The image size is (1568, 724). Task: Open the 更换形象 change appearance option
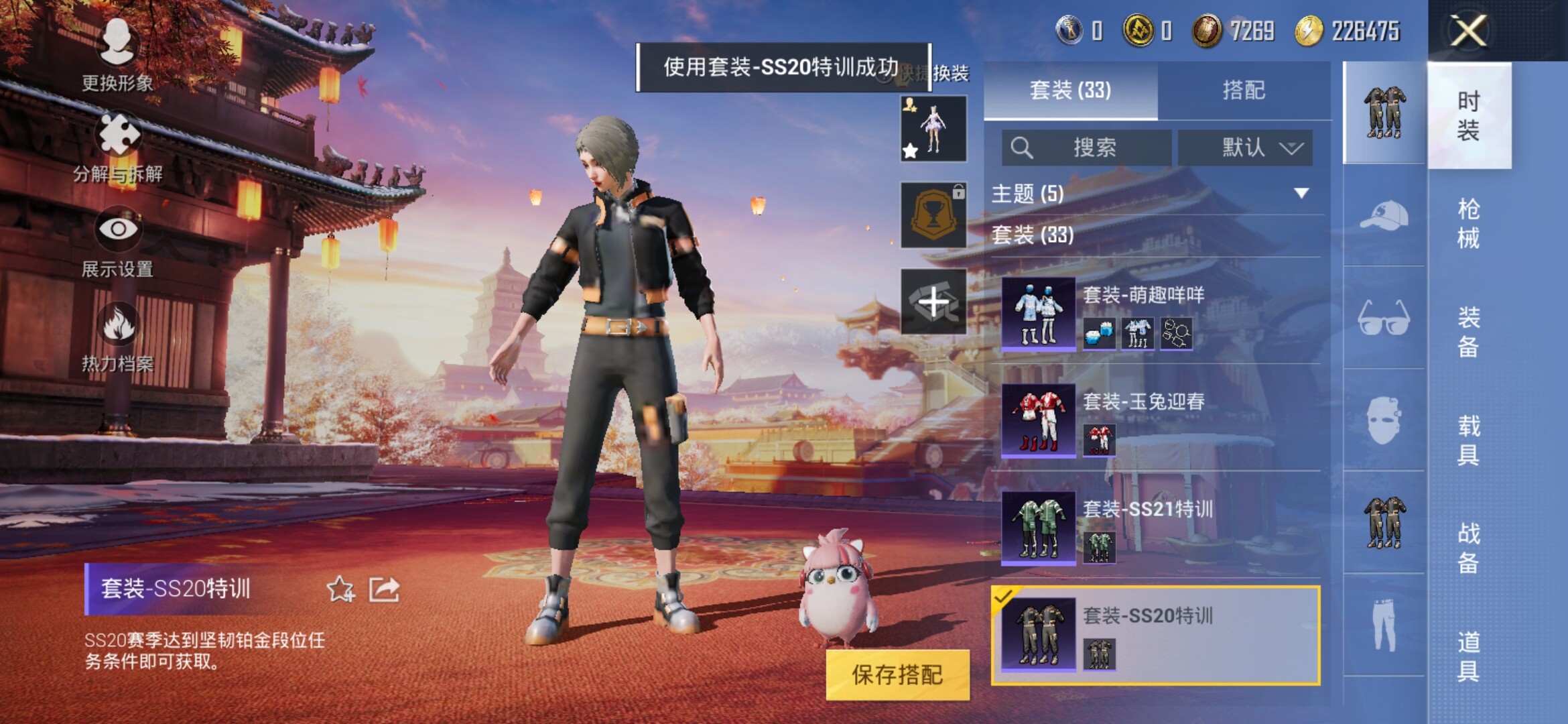[x=117, y=55]
